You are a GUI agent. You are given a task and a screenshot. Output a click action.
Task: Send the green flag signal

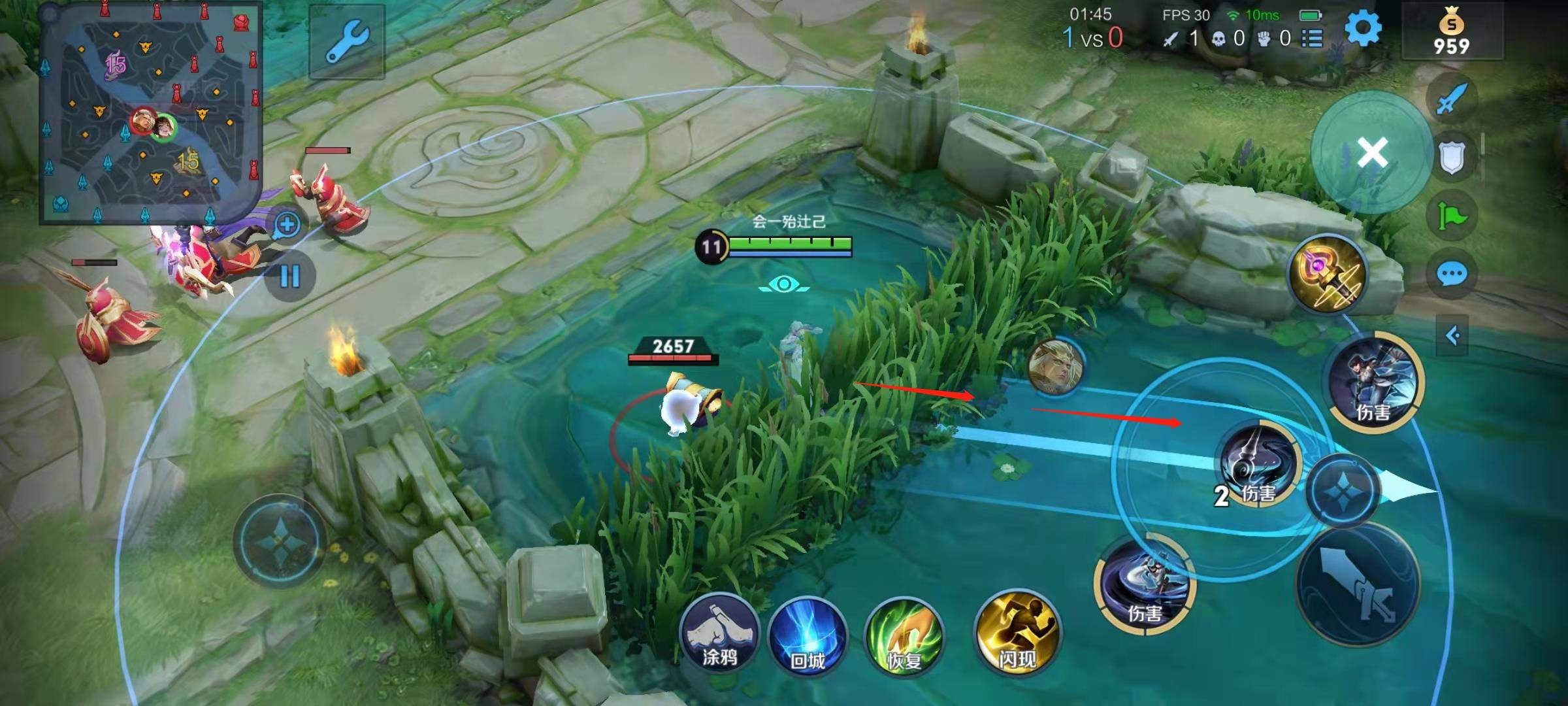coord(1452,216)
